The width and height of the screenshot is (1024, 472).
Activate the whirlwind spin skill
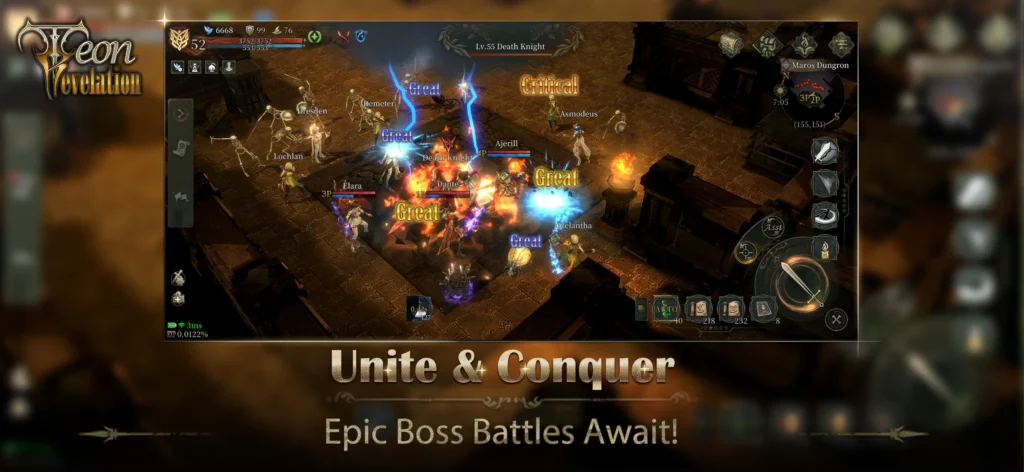point(825,215)
